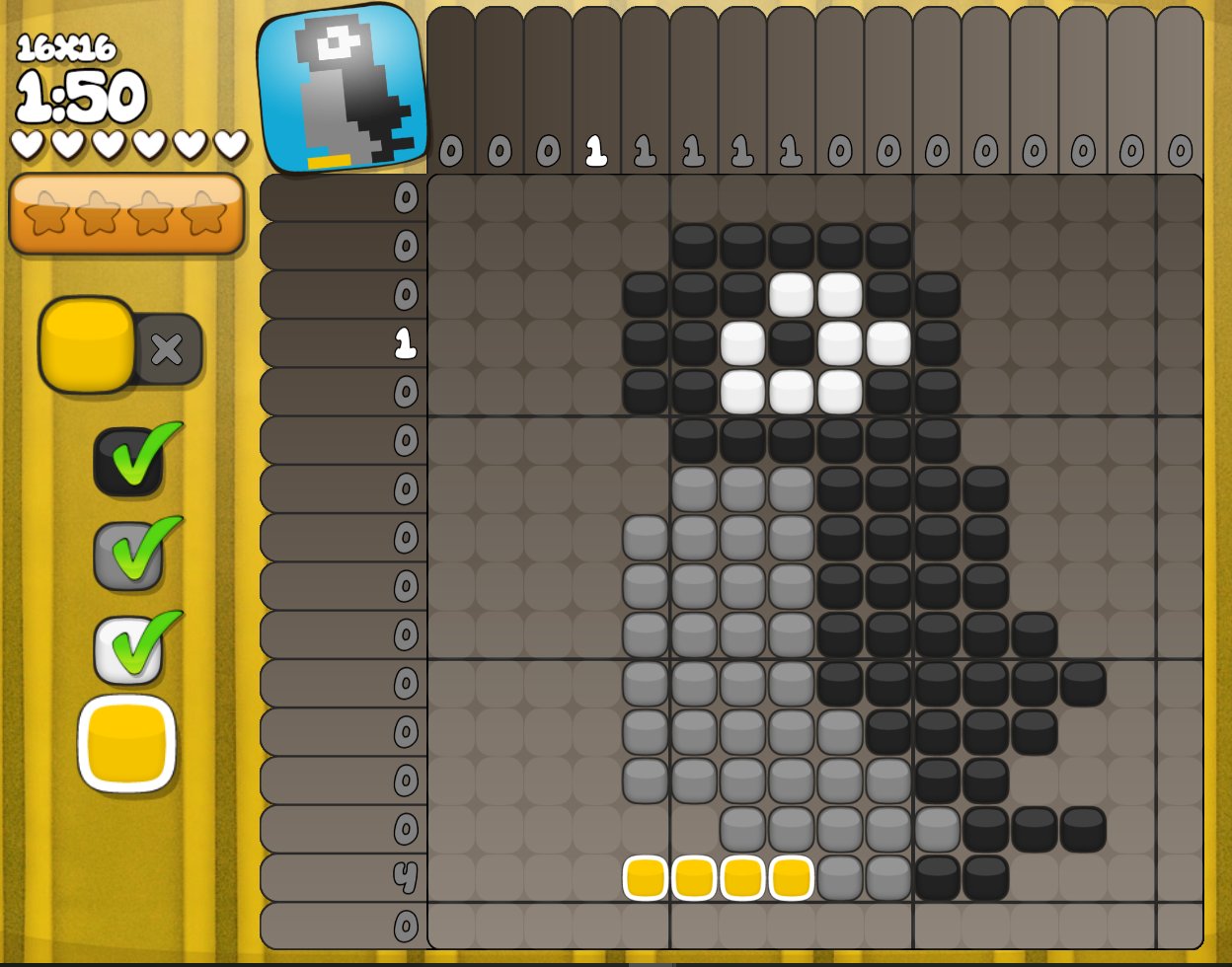Select the white color swatch
Viewport: 1232px width, 967px height.
pos(128,649)
